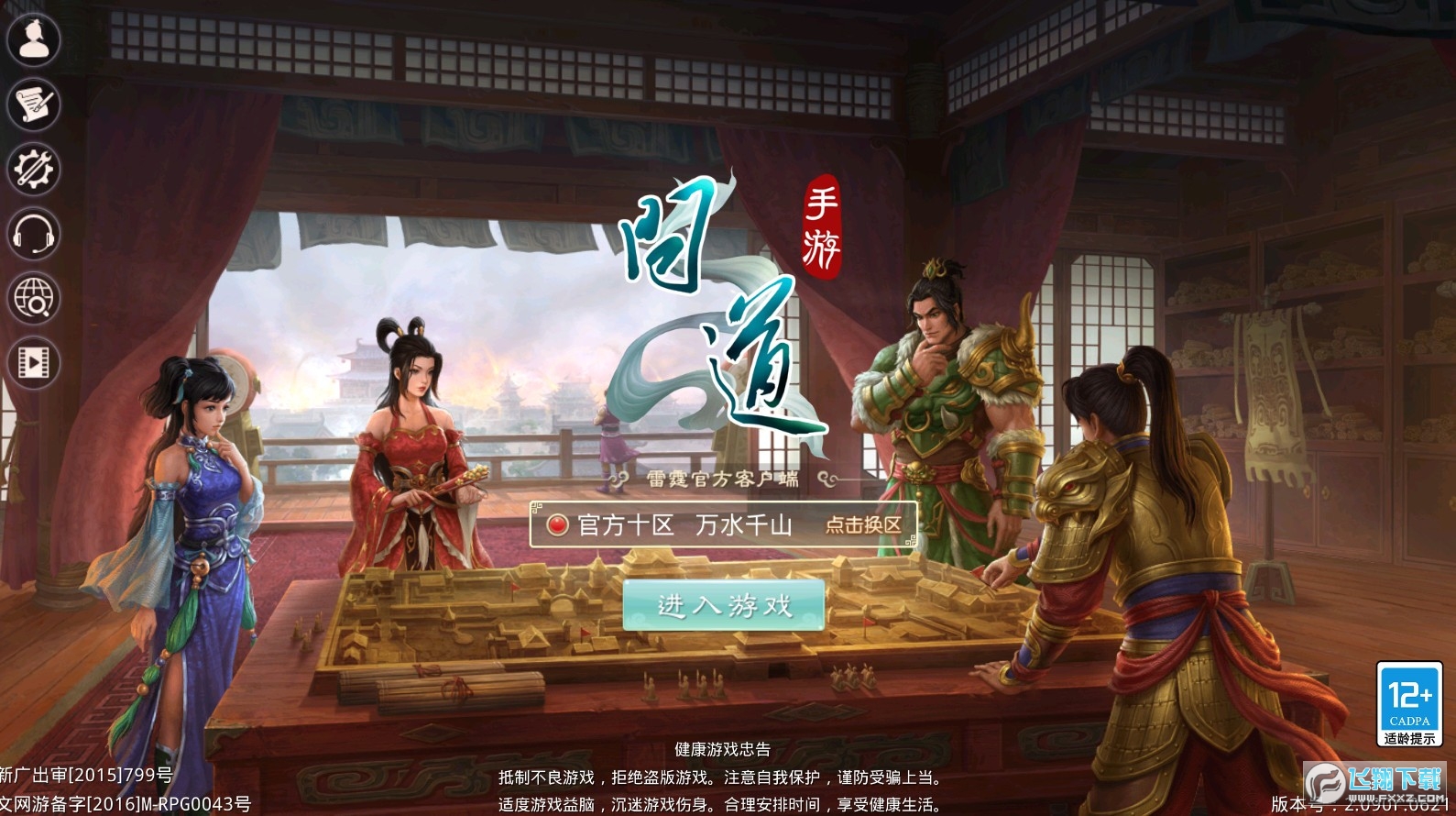Open the account login panel
The image size is (1456, 816).
(x=34, y=40)
